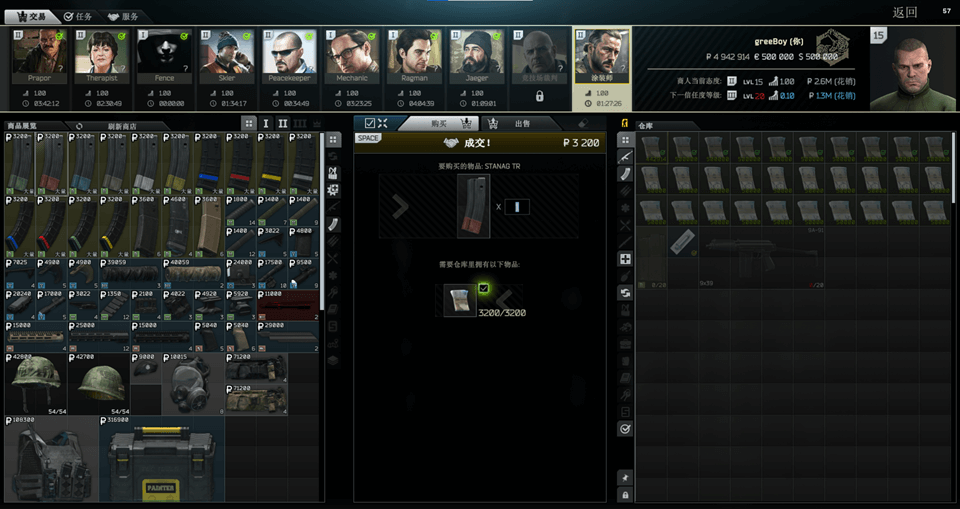This screenshot has width=960, height=509.
Task: Select the PAINTER toolbox case for 316900
Action: coord(162,460)
